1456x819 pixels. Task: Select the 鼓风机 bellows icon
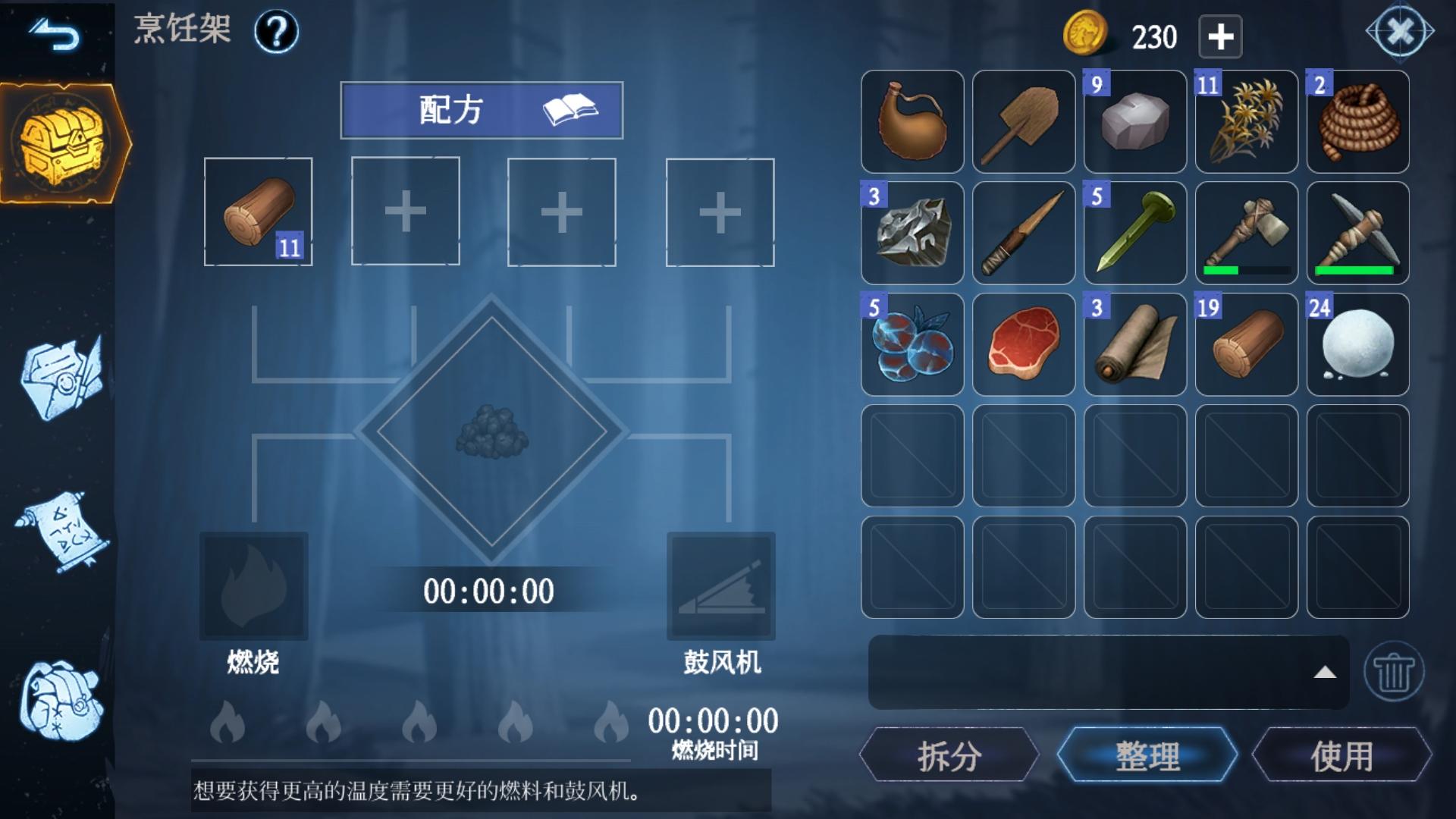pyautogui.click(x=720, y=588)
